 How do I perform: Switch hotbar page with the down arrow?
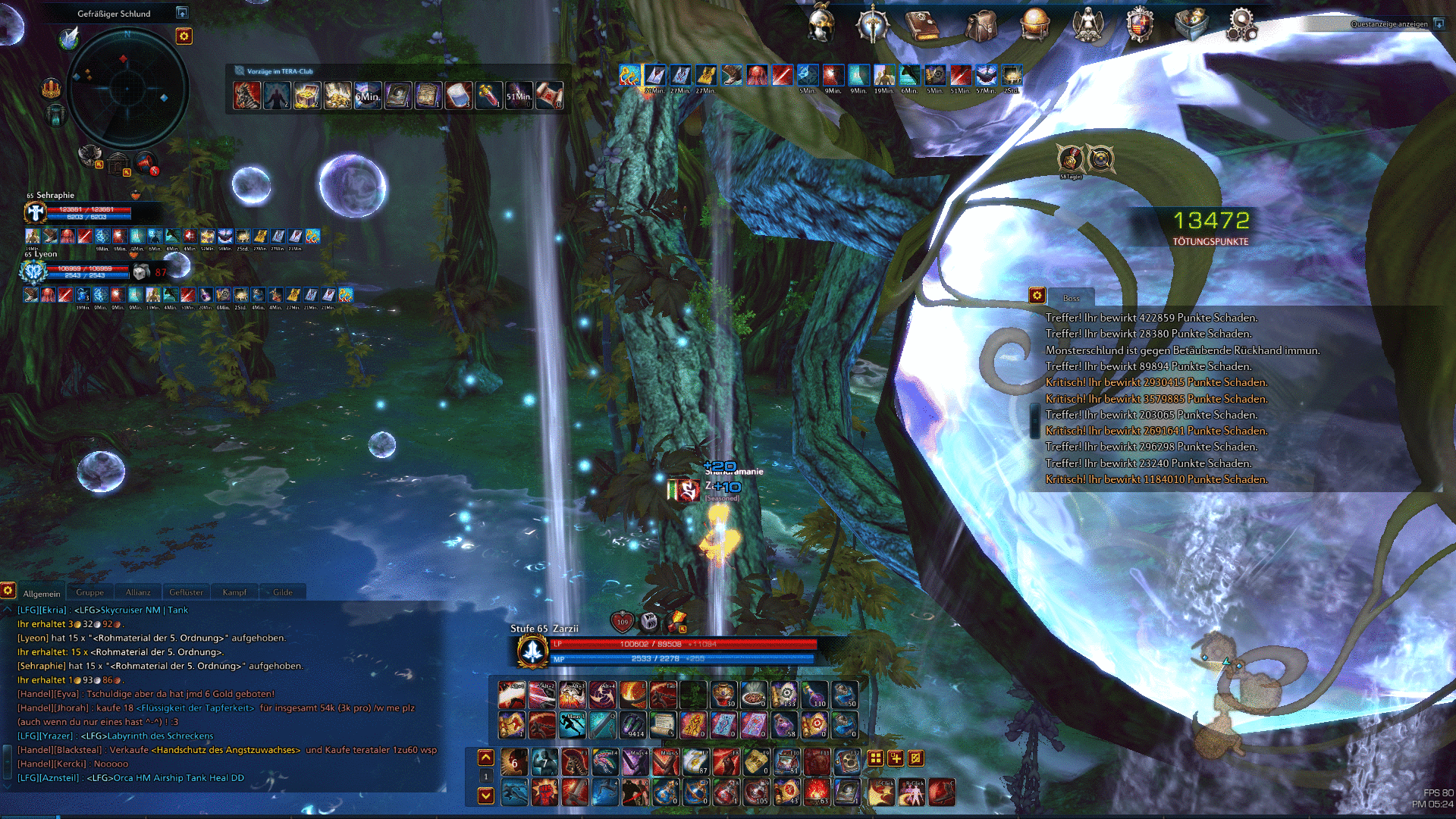click(486, 795)
